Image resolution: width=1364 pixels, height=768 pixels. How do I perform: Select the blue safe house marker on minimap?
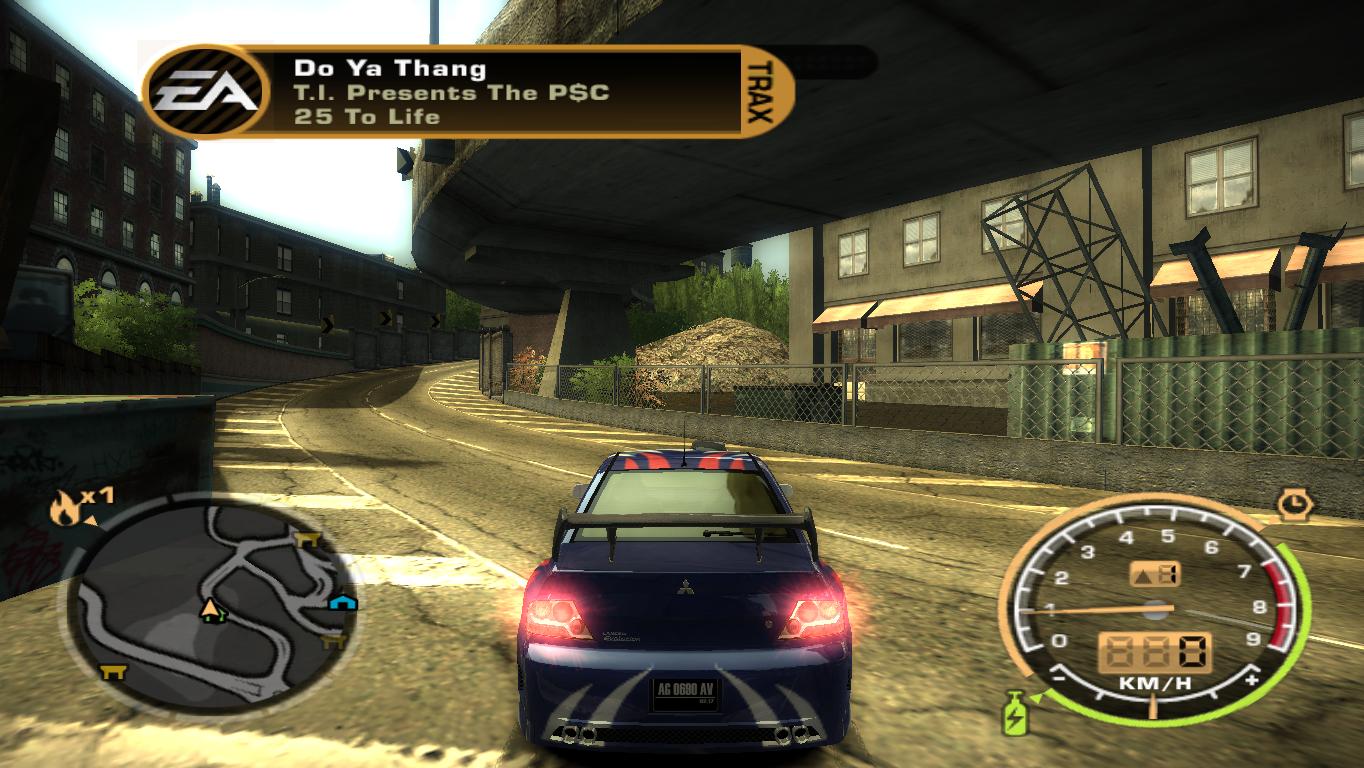click(342, 601)
